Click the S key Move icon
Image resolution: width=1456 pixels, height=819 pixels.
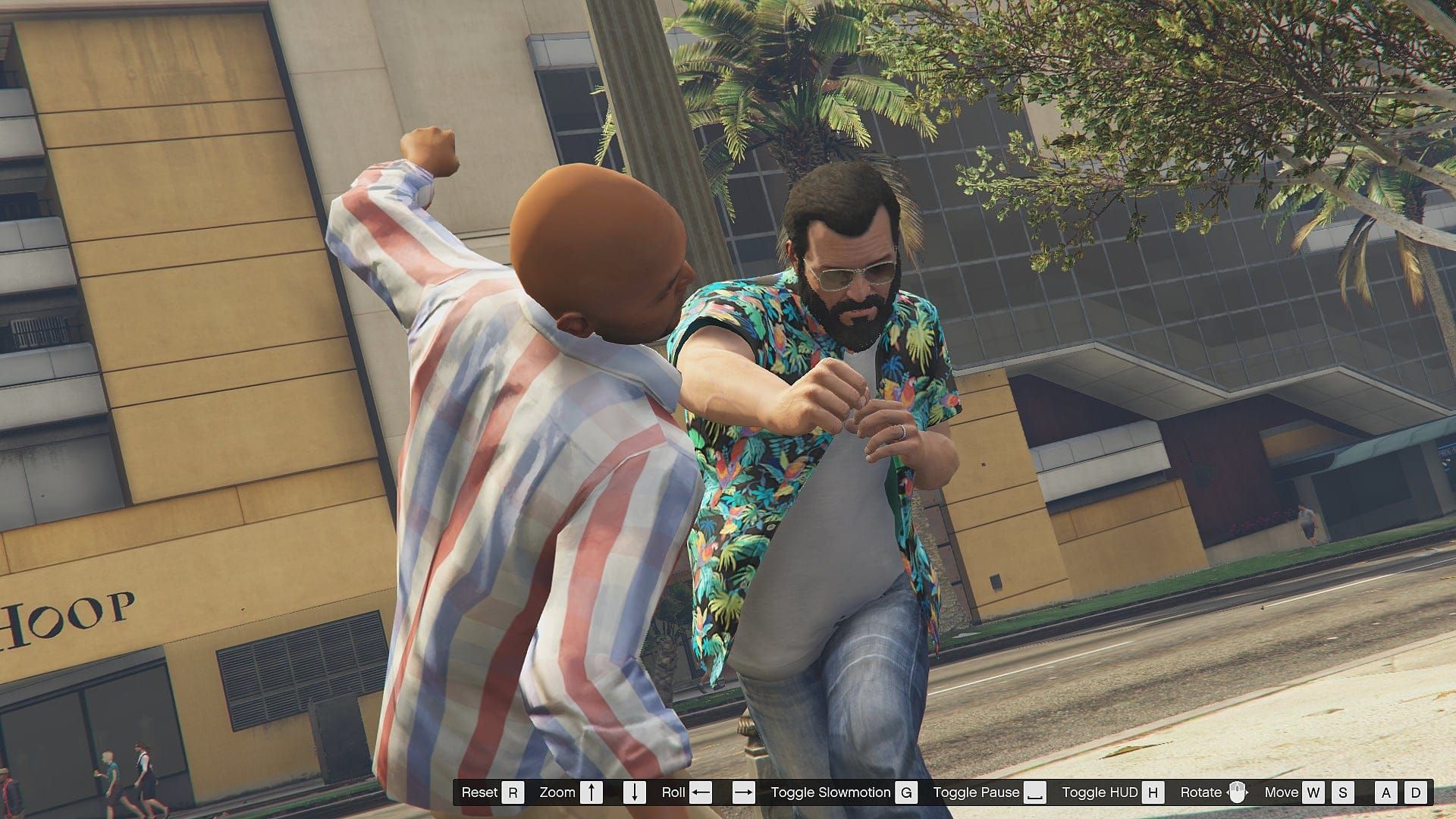pos(1341,793)
